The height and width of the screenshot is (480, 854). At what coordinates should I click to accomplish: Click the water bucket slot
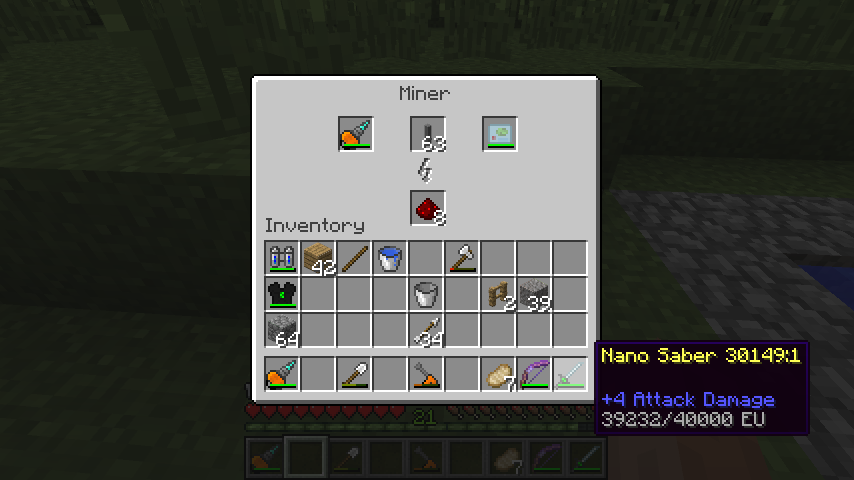pyautogui.click(x=390, y=258)
